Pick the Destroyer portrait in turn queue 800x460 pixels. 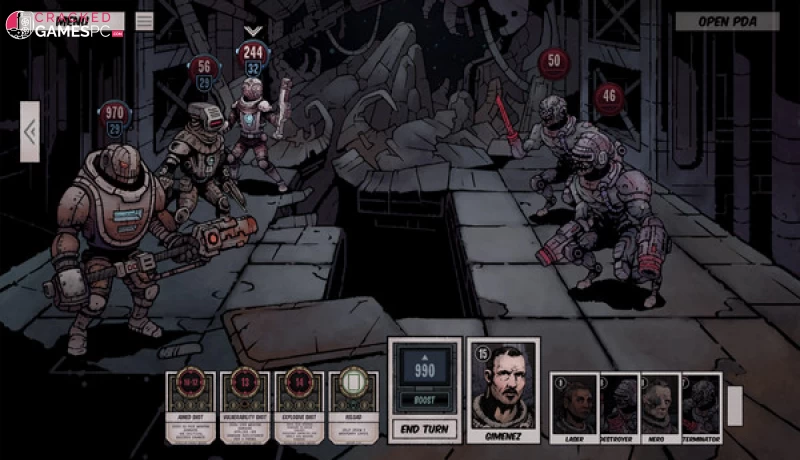618,405
